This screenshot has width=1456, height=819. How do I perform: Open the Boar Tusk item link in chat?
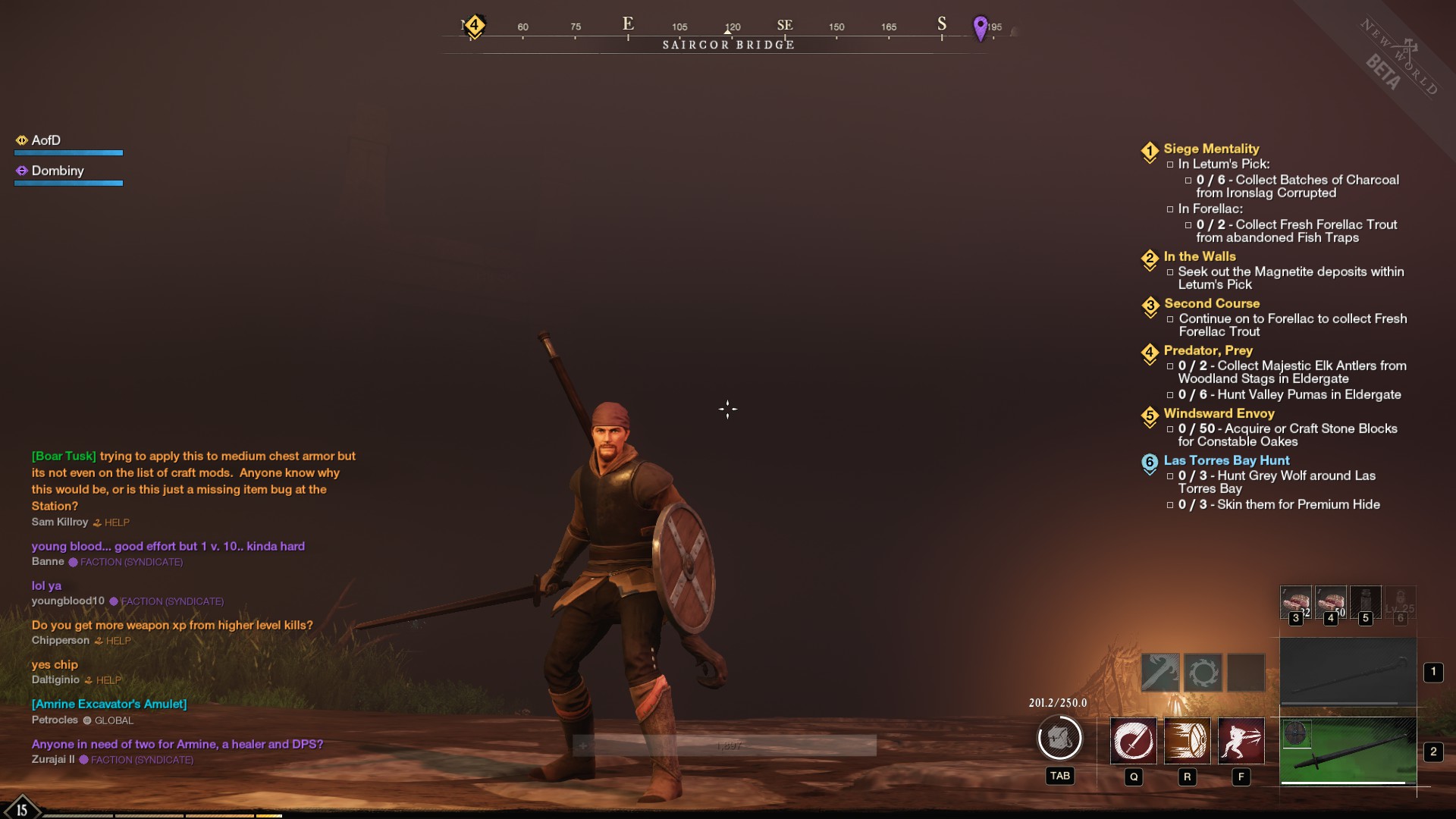pos(64,456)
